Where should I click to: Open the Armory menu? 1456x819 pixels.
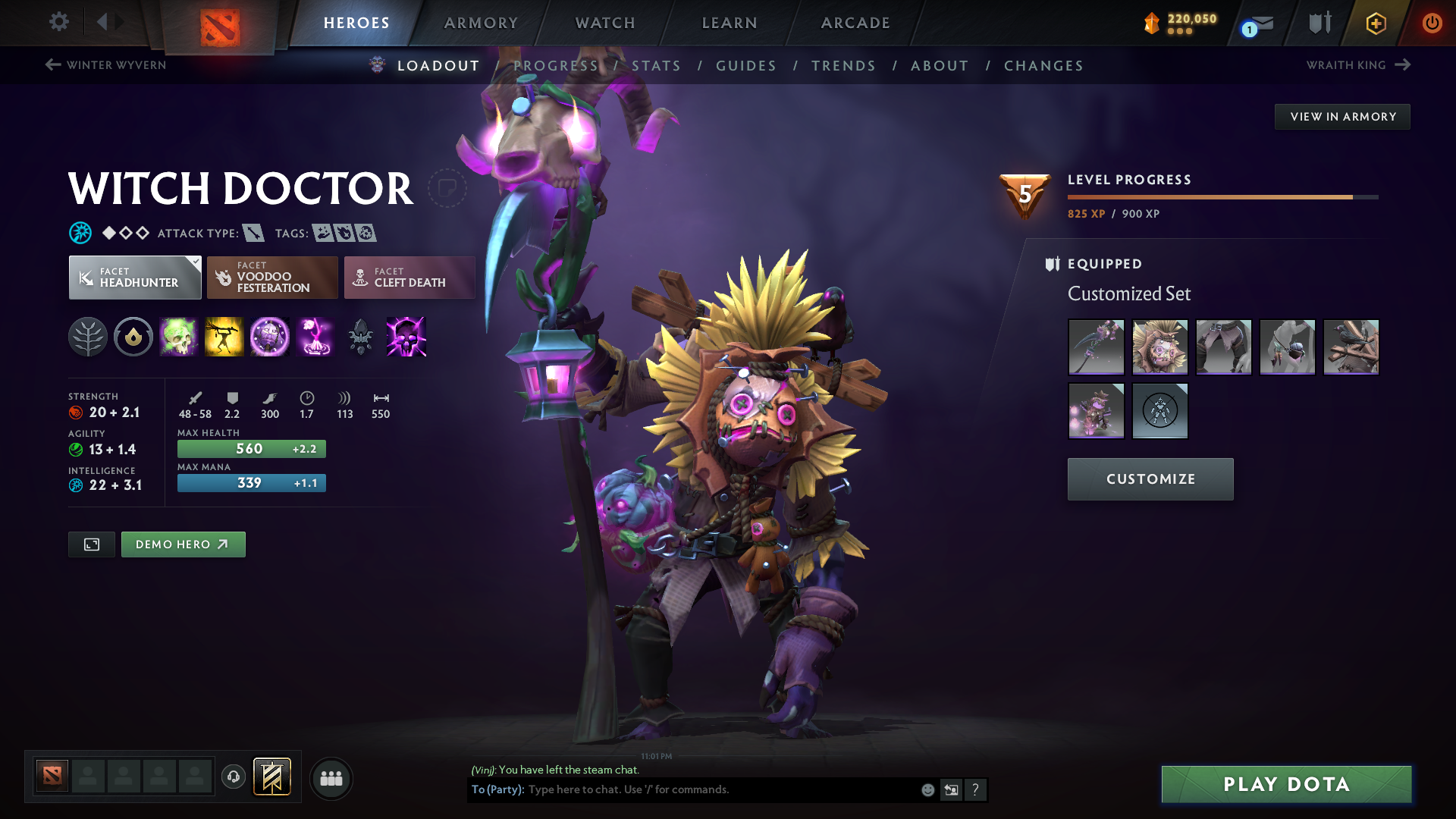(481, 23)
